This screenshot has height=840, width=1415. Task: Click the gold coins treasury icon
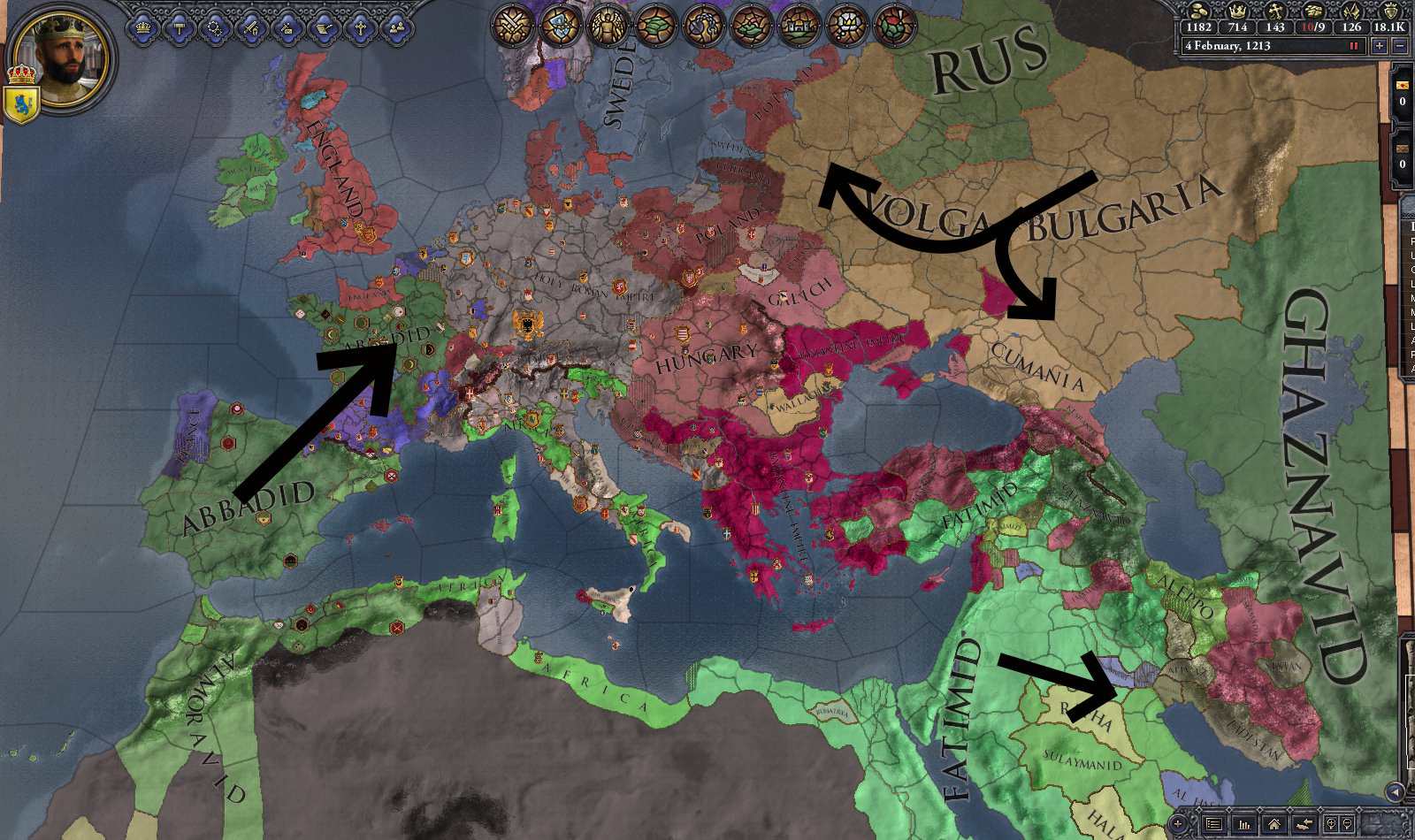pos(1197,11)
